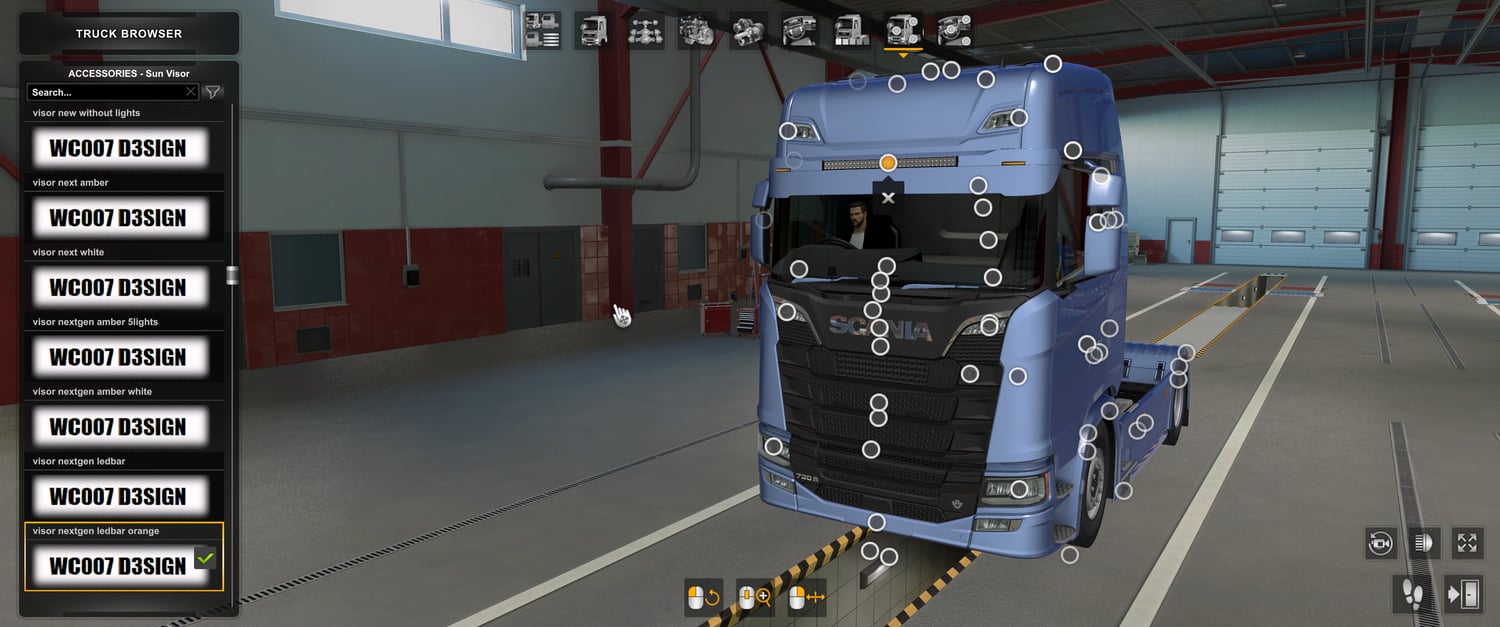Open the truck configuration overview tab
This screenshot has height=627, width=1500.
tap(542, 30)
